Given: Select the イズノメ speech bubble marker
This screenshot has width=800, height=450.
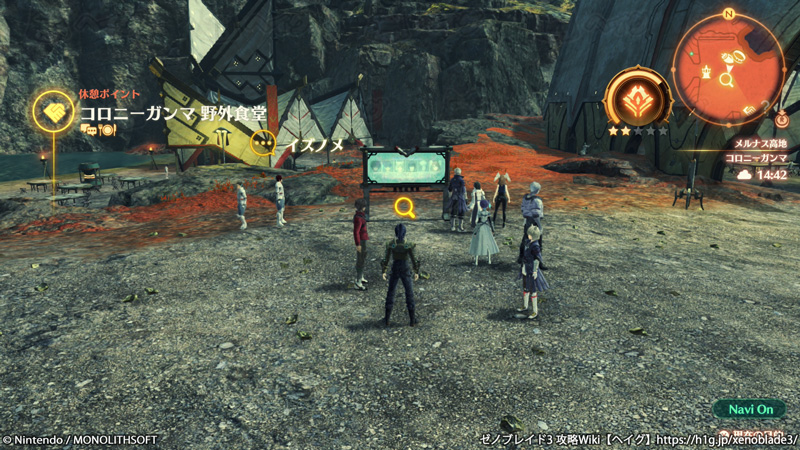Looking at the screenshot, I should coord(263,144).
